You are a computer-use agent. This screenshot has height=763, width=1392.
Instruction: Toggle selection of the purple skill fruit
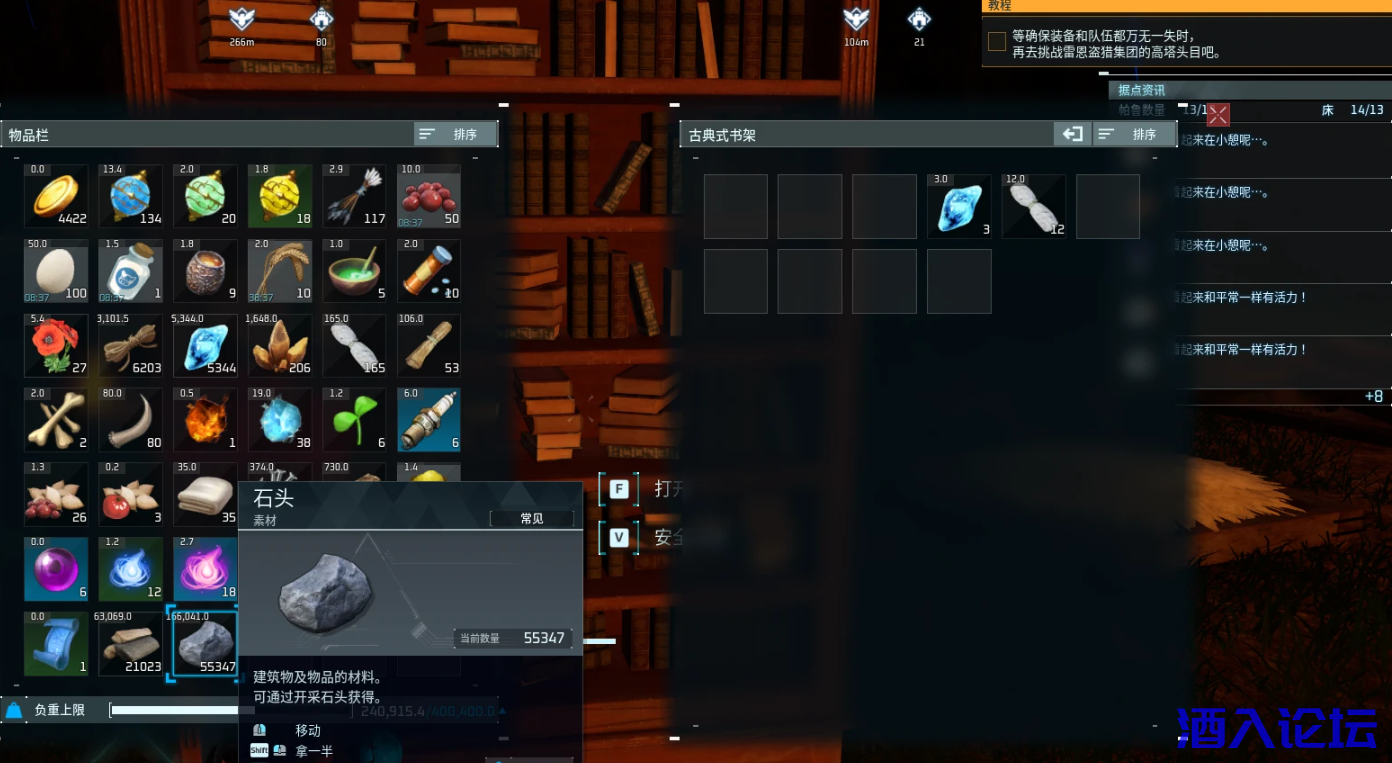click(204, 568)
